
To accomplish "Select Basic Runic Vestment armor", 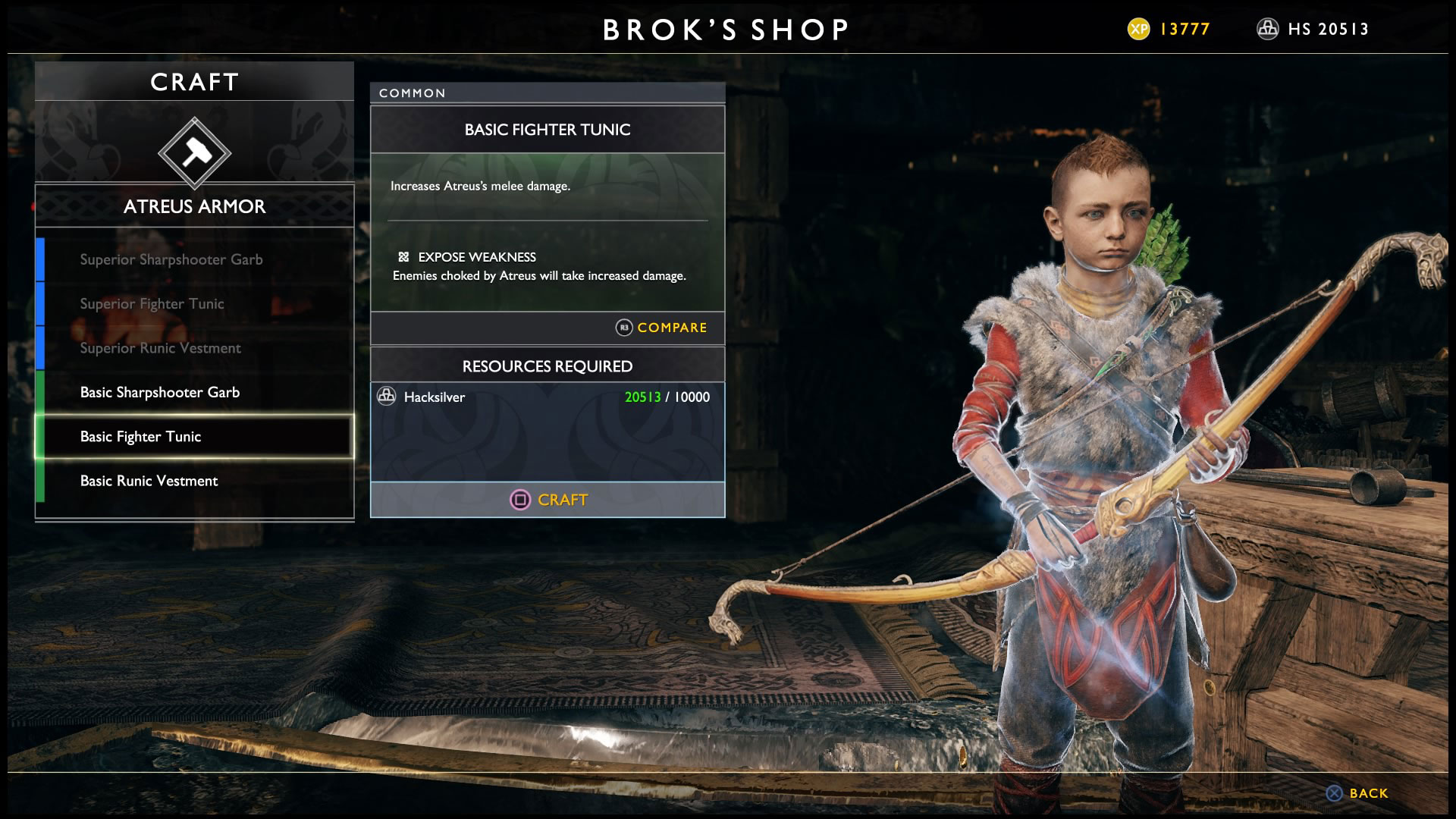I will click(149, 481).
